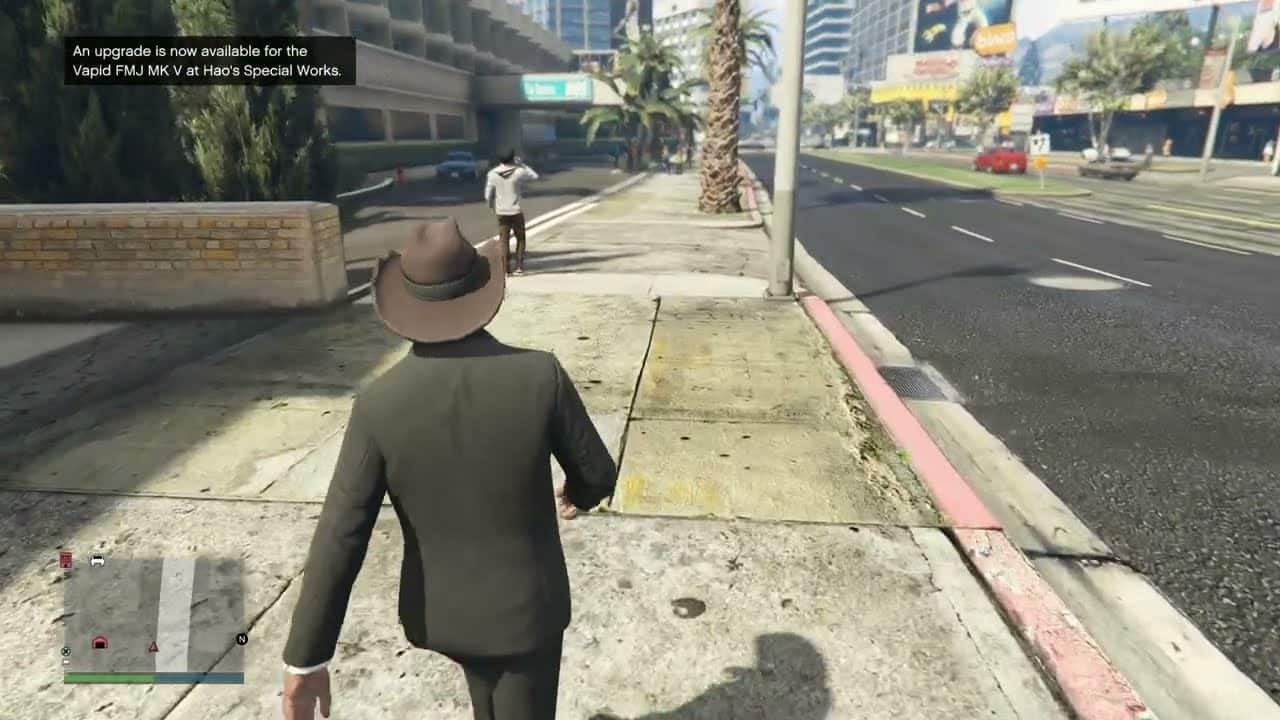Click the red triangle enemy blip on the minimap
The image size is (1280, 720).
coord(154,646)
